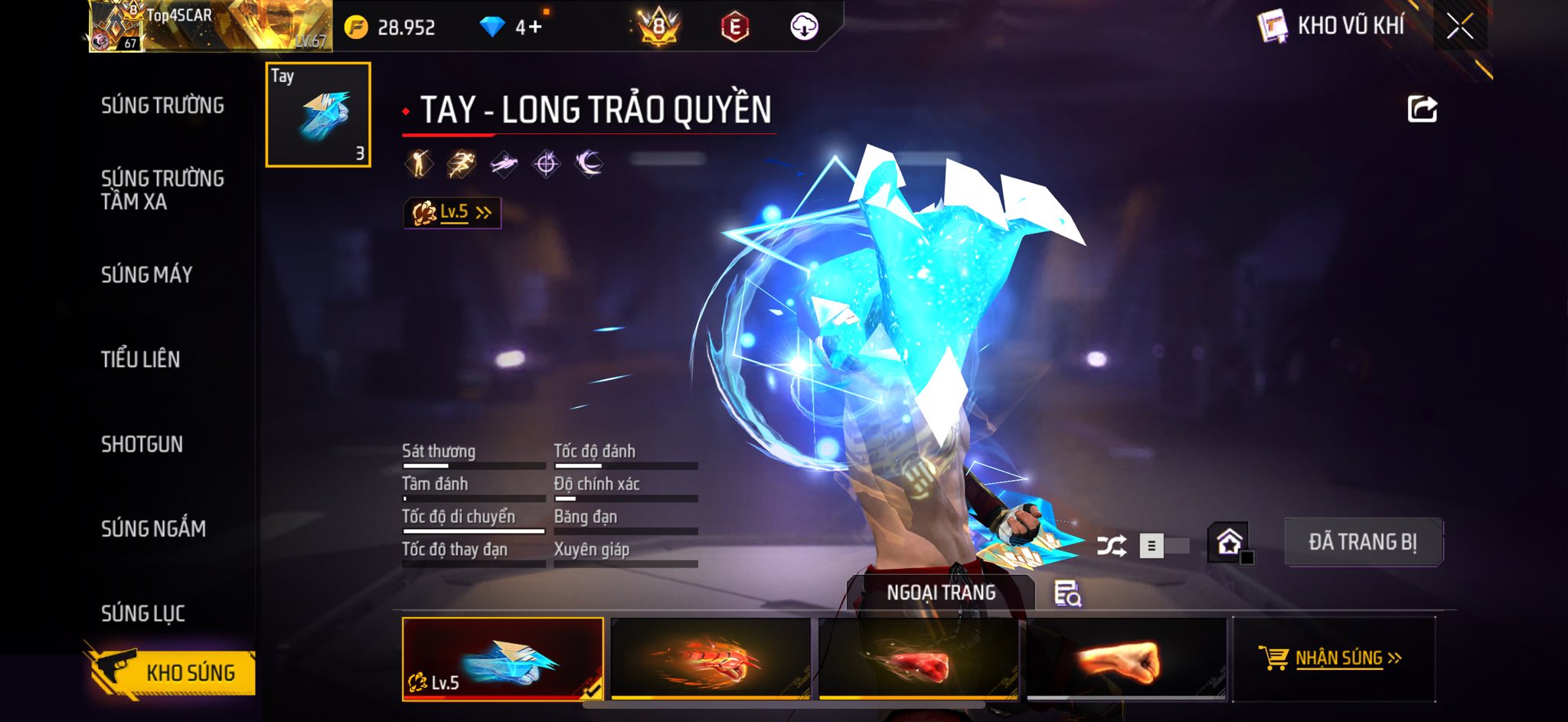
Task: Switch to the Súng Lục category
Action: (142, 613)
